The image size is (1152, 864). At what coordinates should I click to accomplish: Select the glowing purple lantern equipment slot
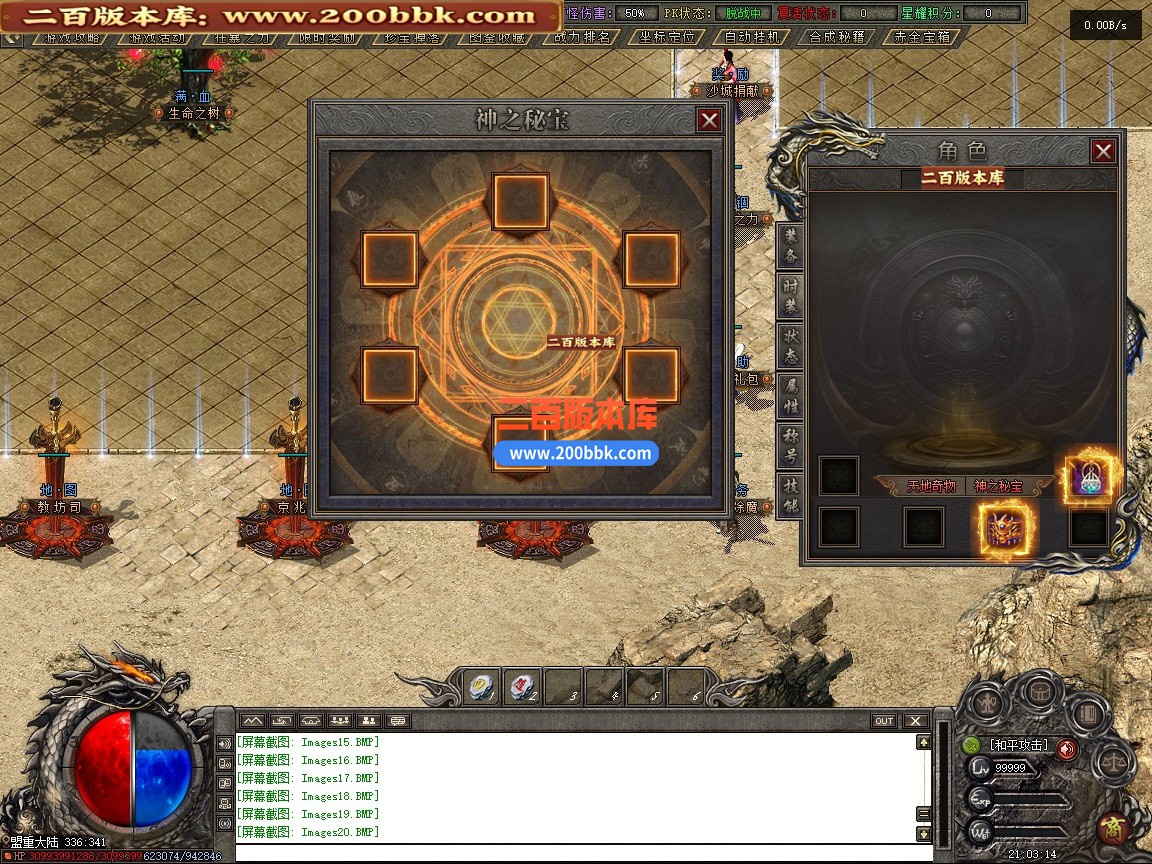coord(1088,476)
